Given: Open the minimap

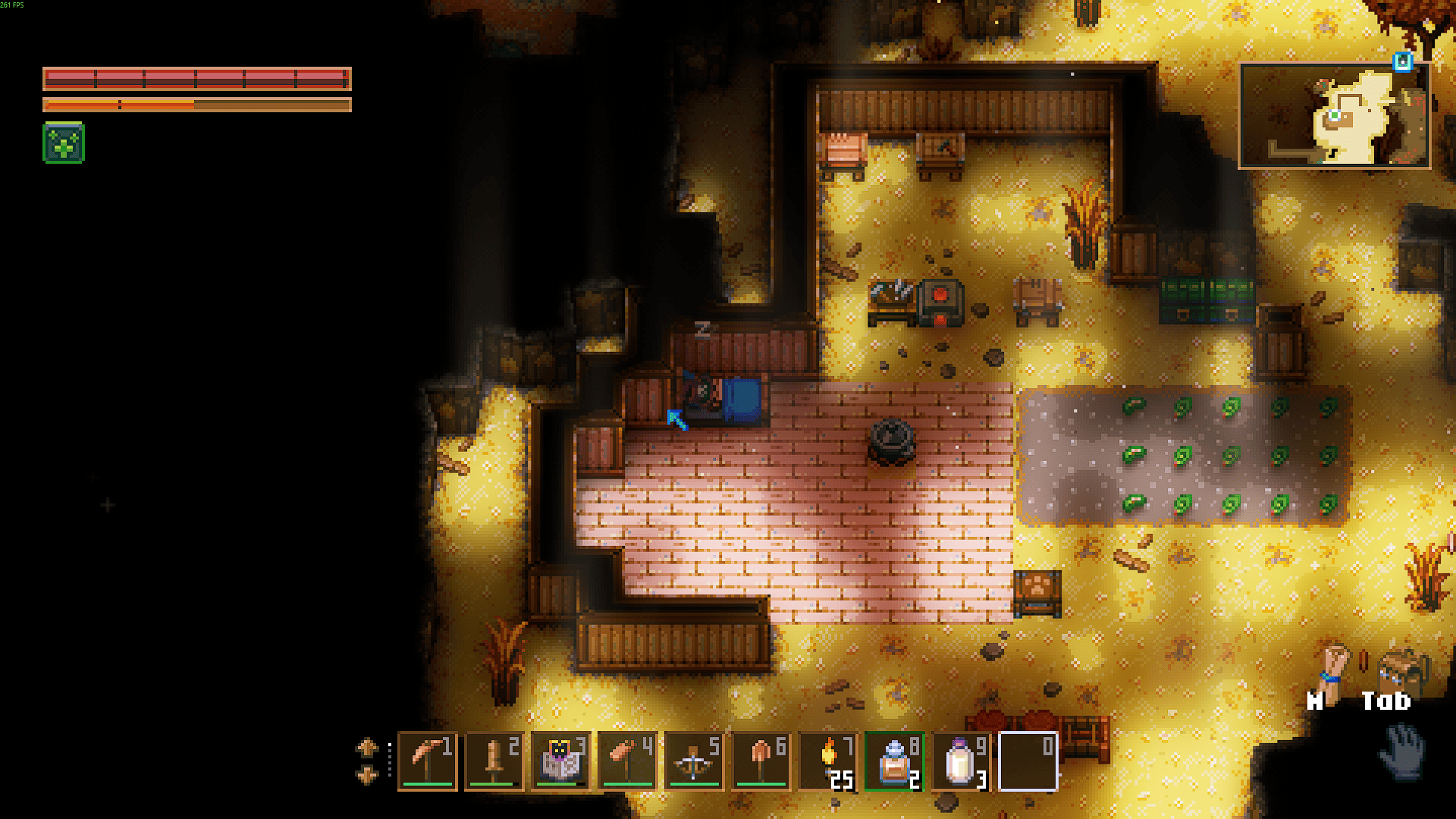Looking at the screenshot, I should (x=1334, y=116).
